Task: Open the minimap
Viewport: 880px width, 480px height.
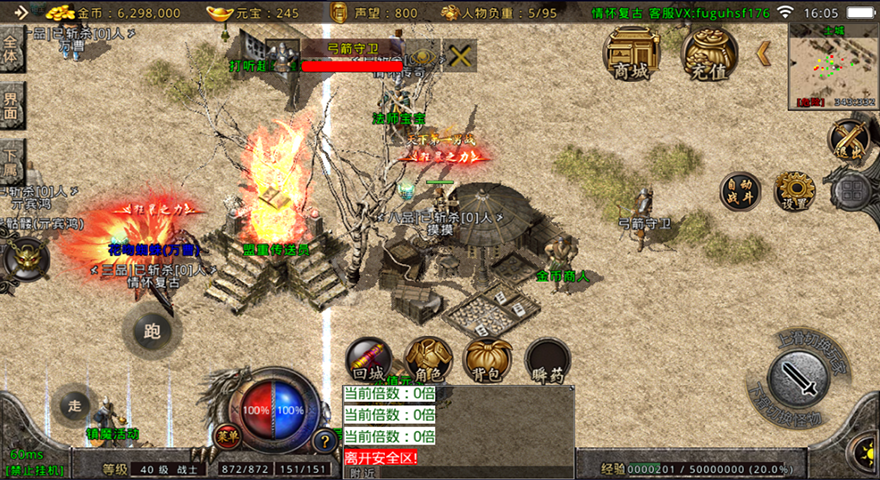Action: [833, 63]
